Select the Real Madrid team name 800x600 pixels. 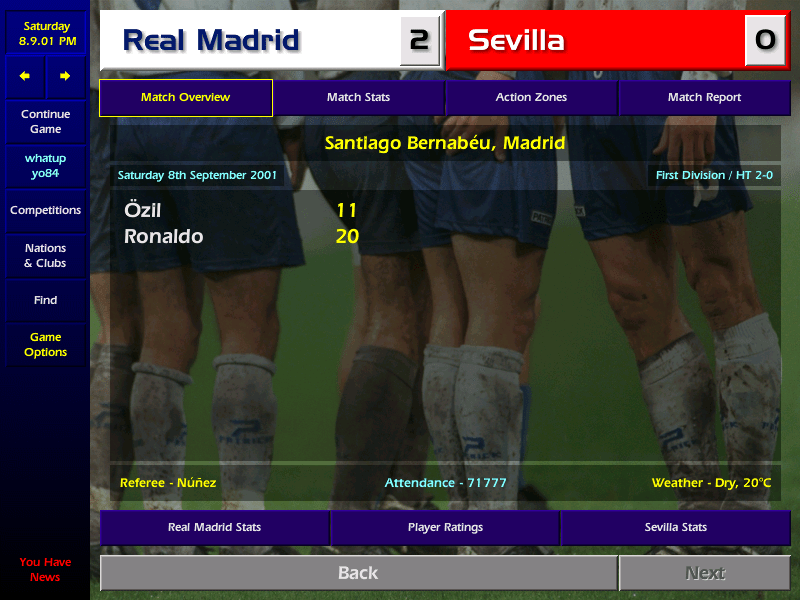(211, 41)
